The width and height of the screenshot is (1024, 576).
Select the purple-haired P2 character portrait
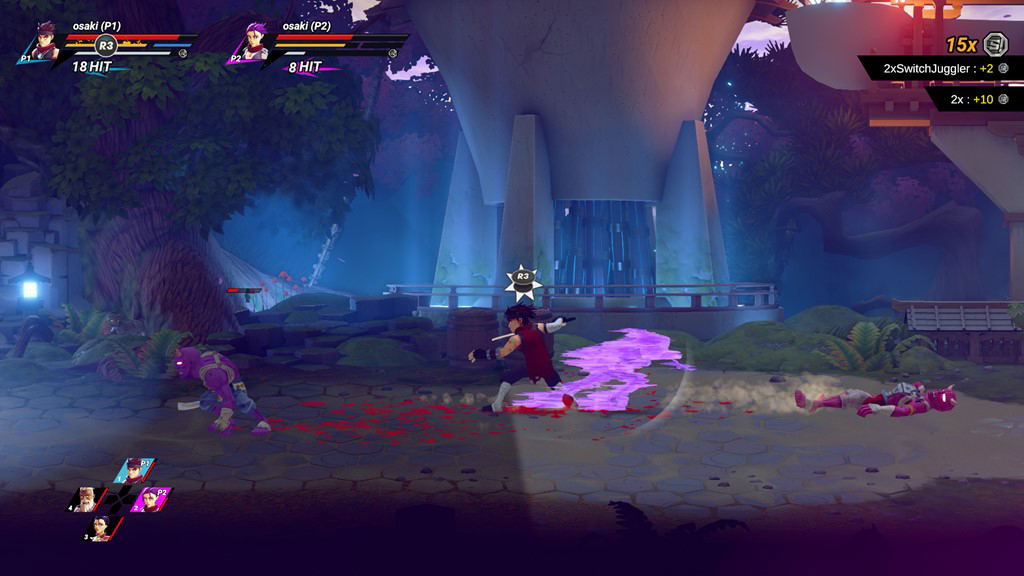click(251, 44)
